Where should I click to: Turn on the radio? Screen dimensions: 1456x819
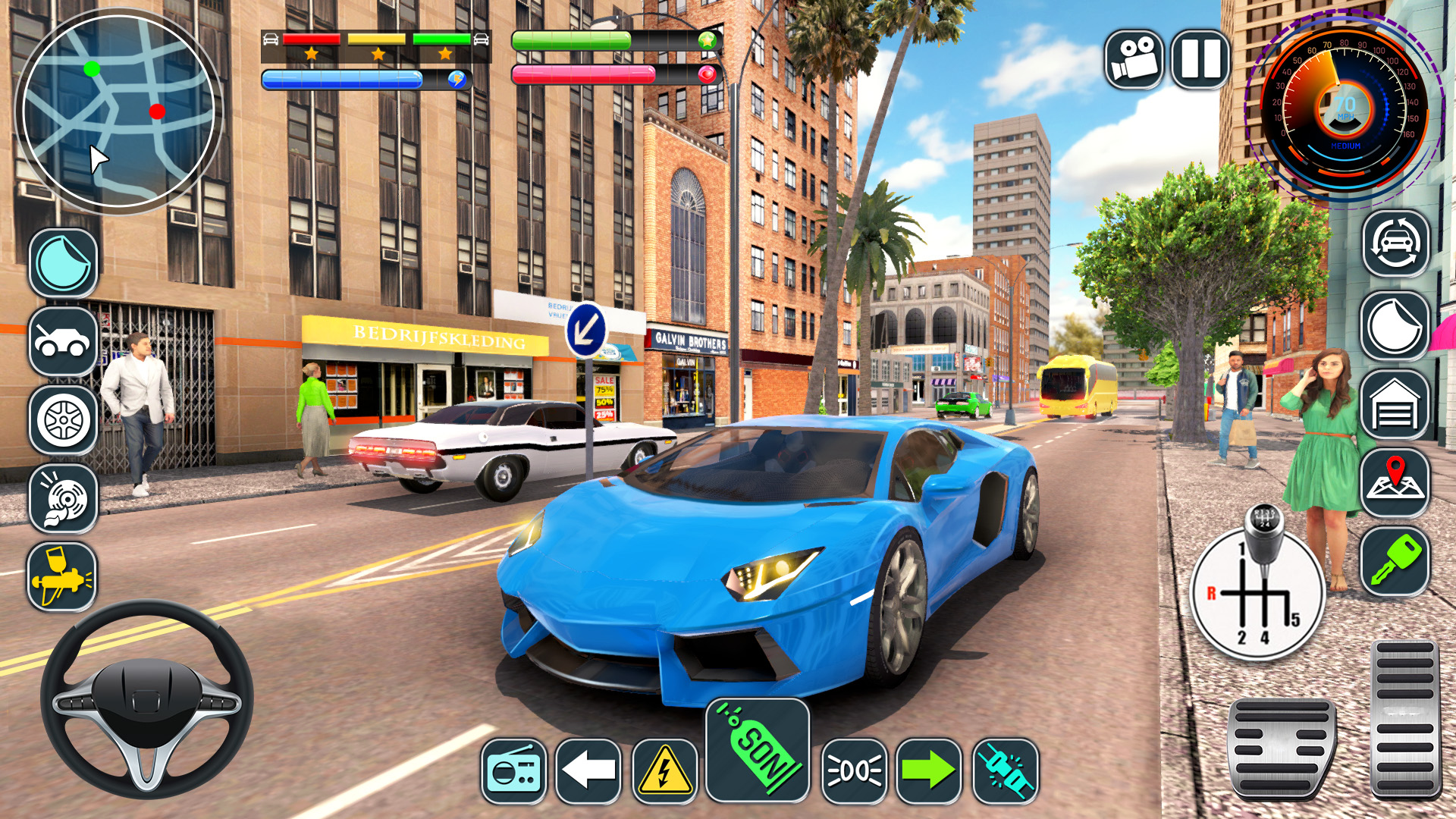pos(513,771)
